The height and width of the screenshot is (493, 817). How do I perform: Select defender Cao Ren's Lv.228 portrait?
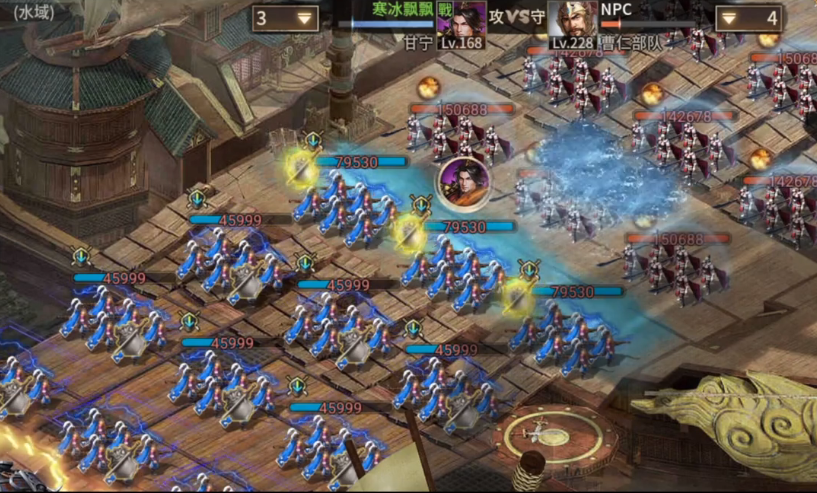(573, 22)
